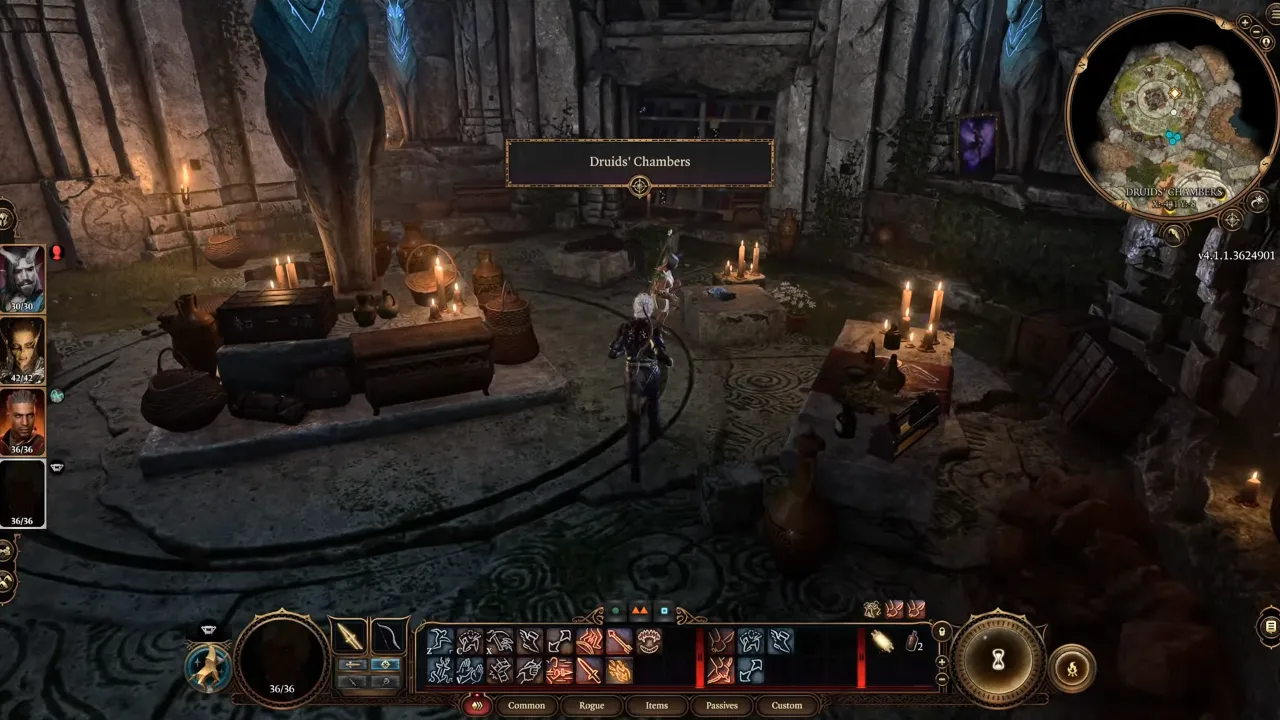This screenshot has height=720, width=1280.
Task: Zoom in the minimap with plus button
Action: [x=1244, y=22]
